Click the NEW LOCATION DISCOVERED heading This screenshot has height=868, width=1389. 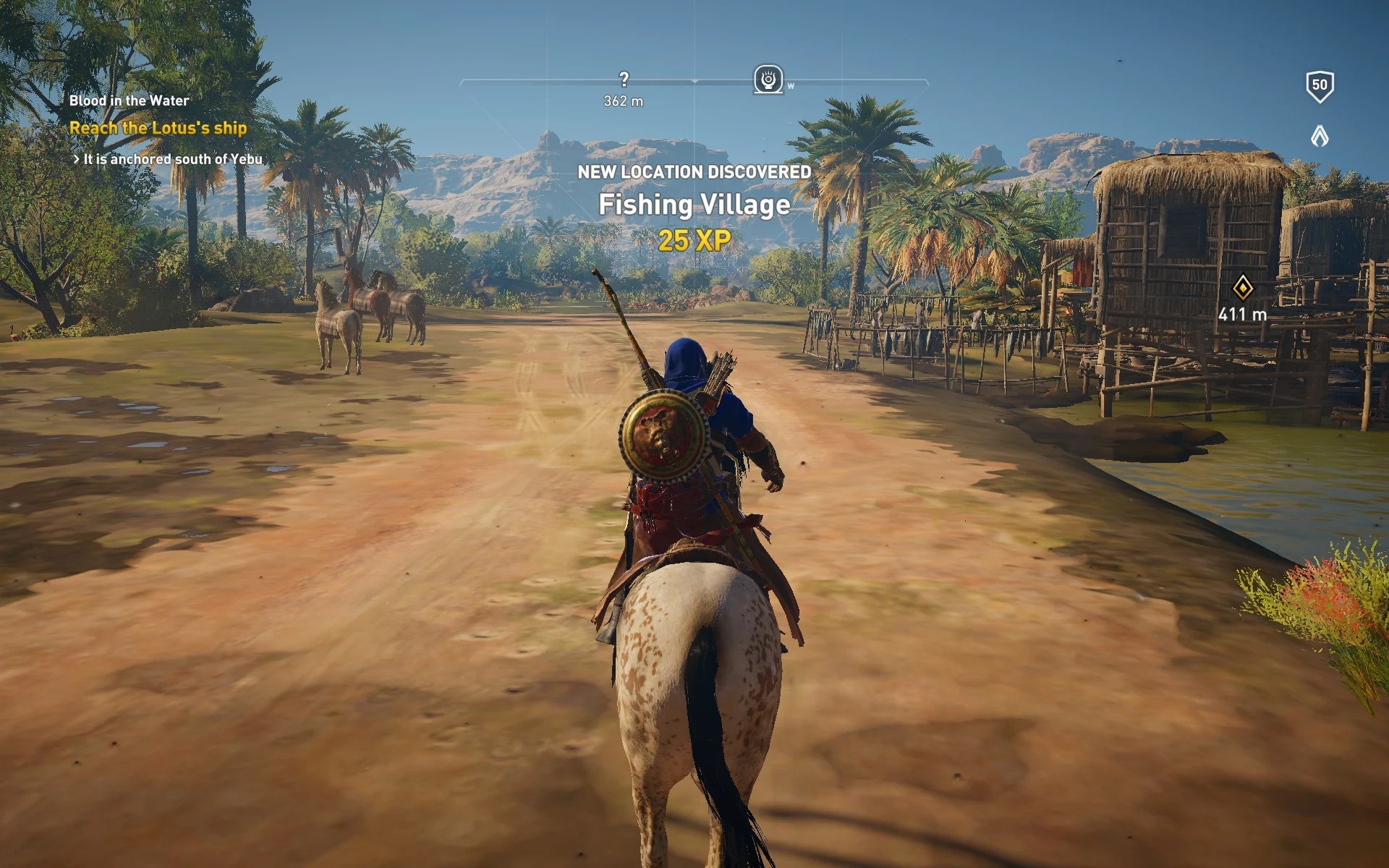(x=694, y=173)
